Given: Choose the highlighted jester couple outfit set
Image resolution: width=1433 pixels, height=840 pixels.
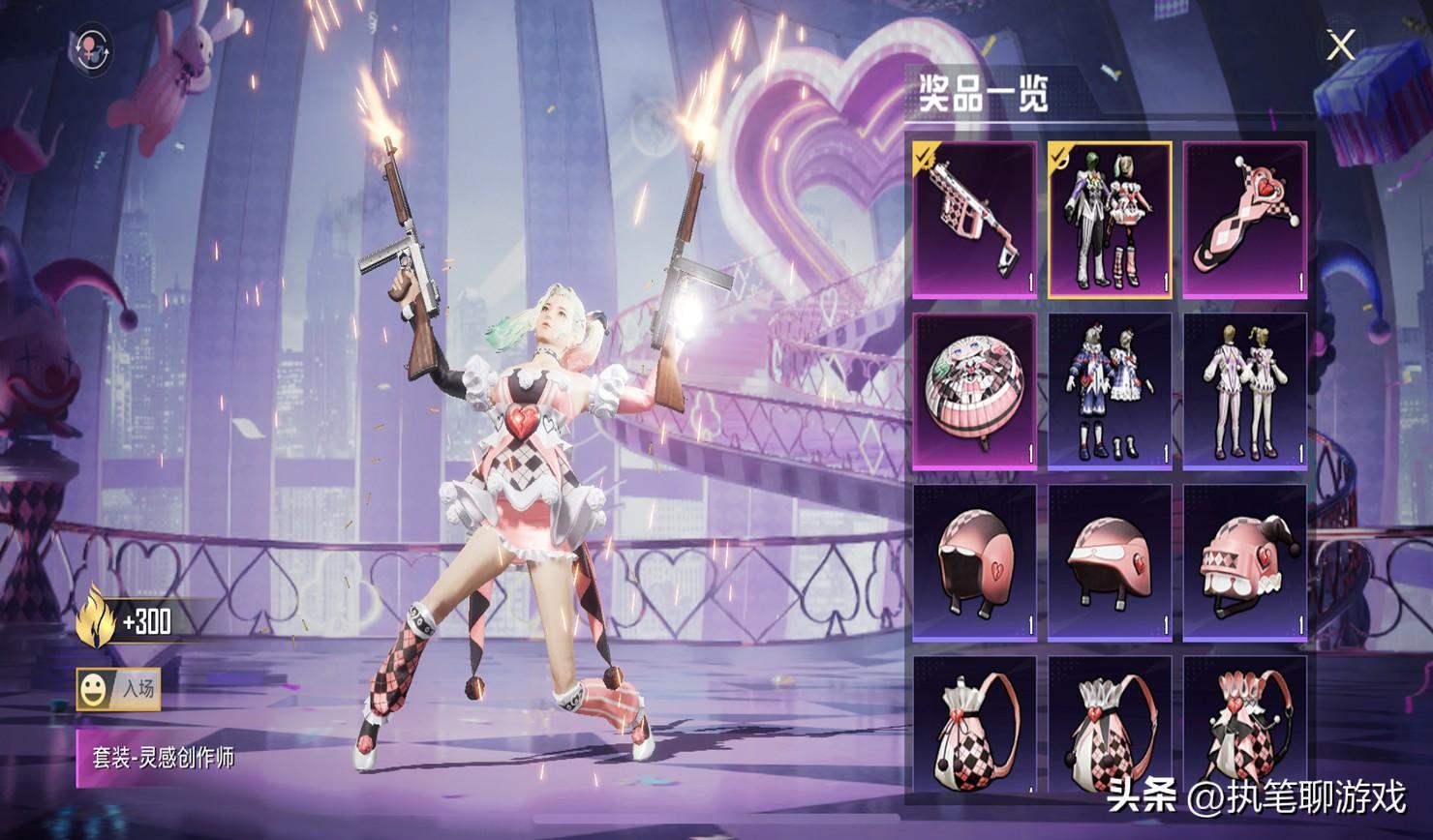Looking at the screenshot, I should 1110,220.
